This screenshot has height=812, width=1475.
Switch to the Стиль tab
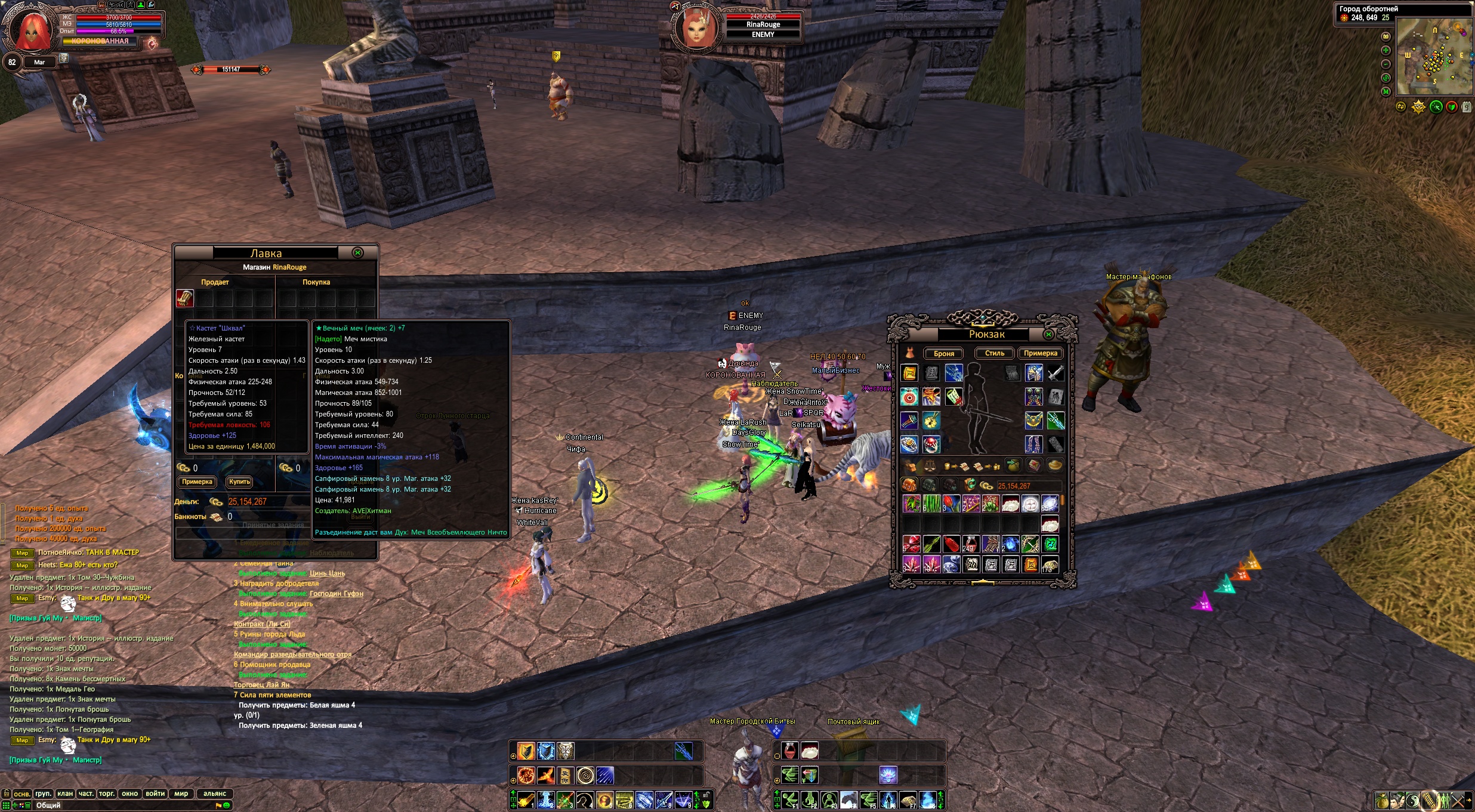point(994,354)
